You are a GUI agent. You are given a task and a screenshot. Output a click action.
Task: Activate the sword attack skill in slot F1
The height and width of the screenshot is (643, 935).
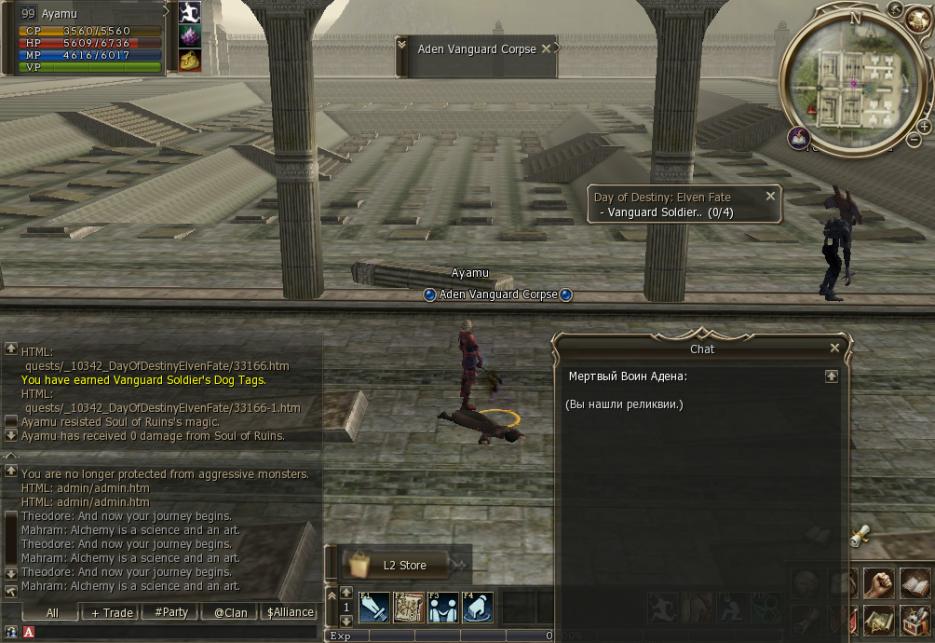tap(374, 607)
